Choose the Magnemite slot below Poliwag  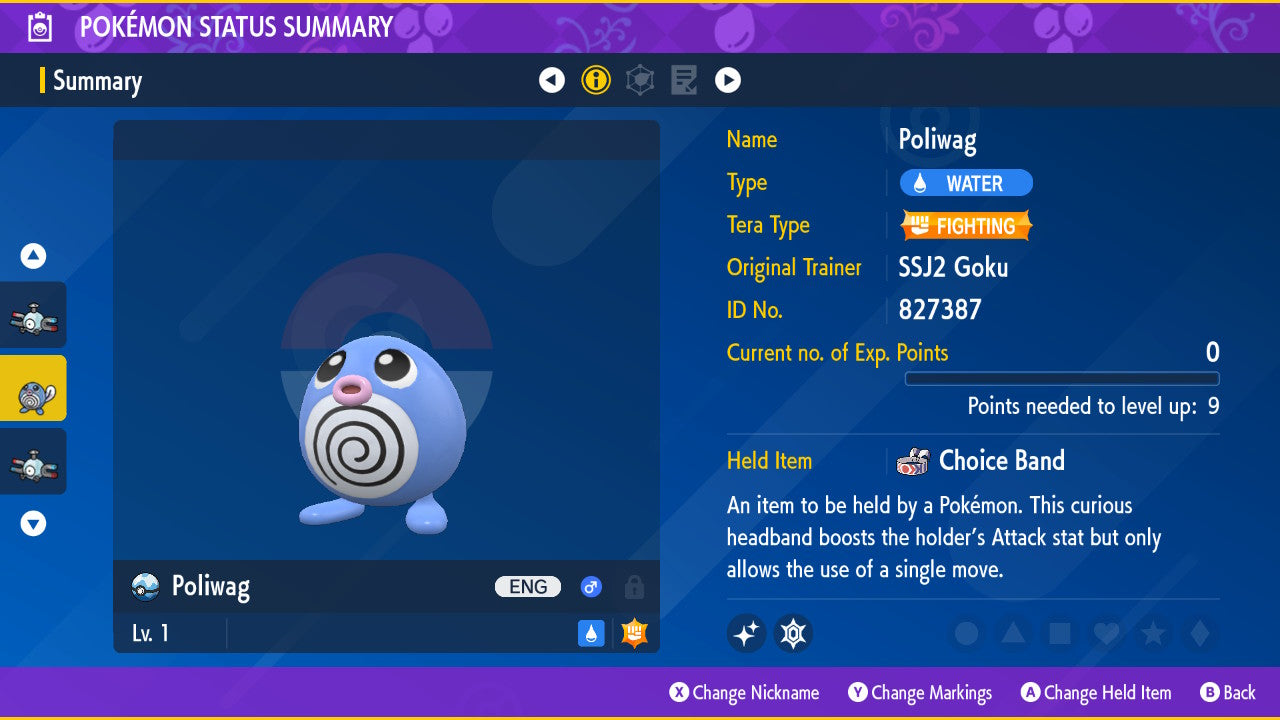point(33,461)
